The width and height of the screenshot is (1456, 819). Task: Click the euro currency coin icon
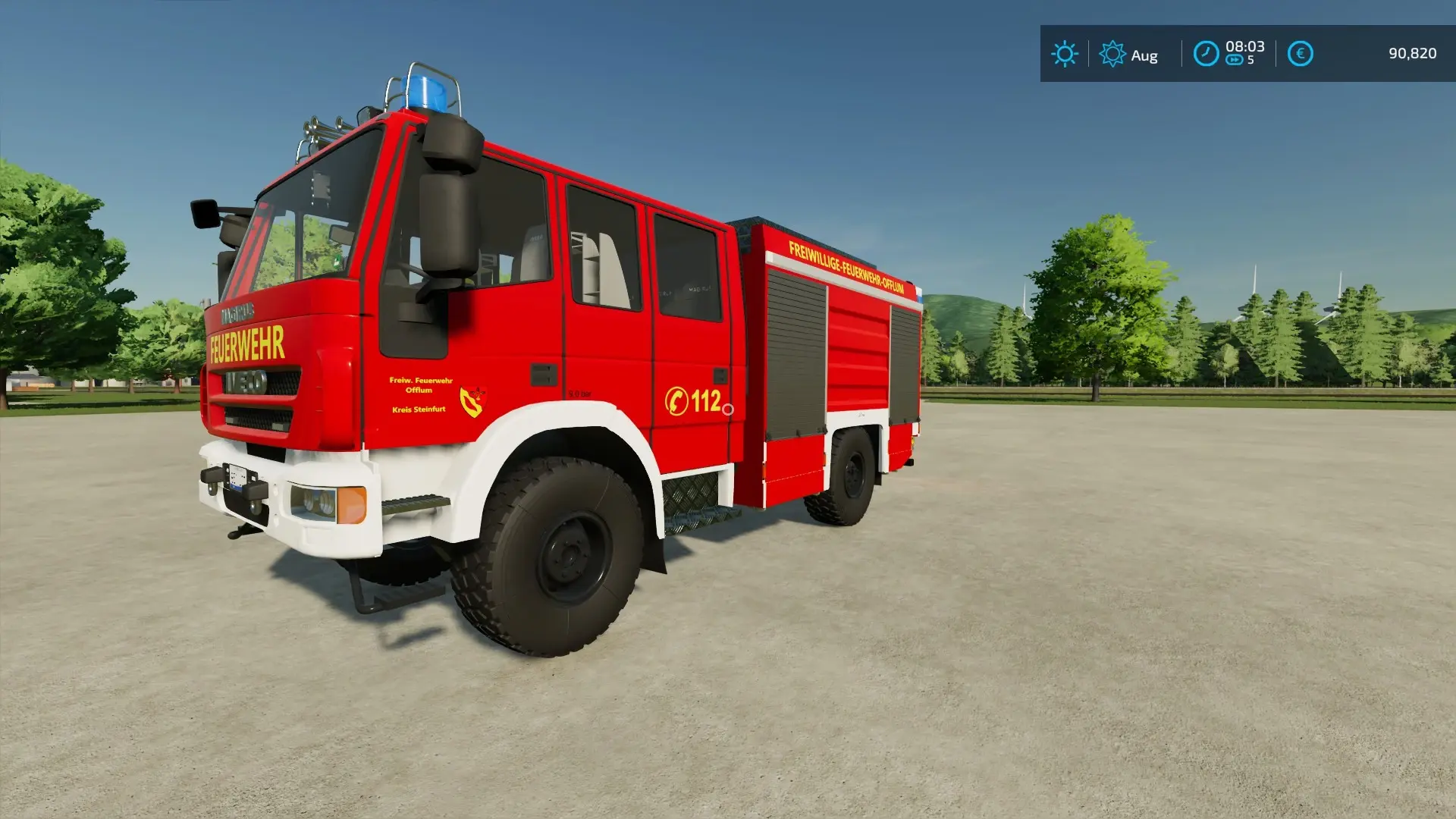(1299, 54)
